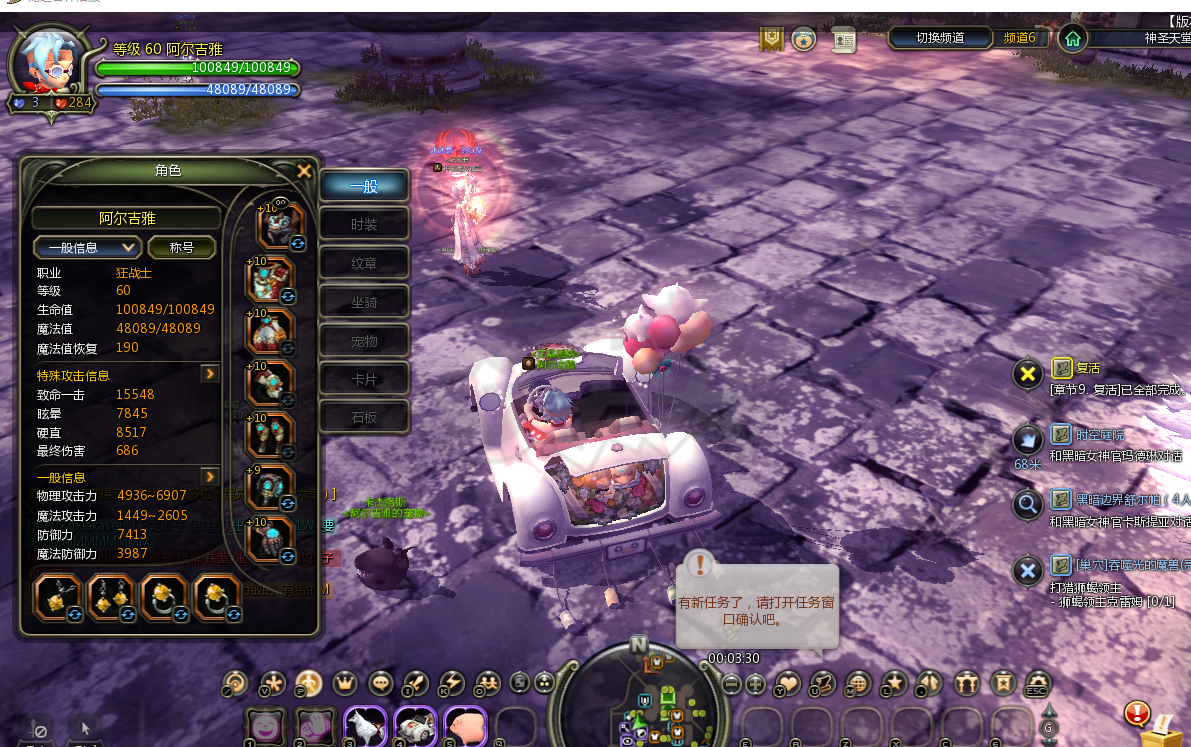Click the pink pig hotbar slot
1191x747 pixels.
click(x=464, y=725)
